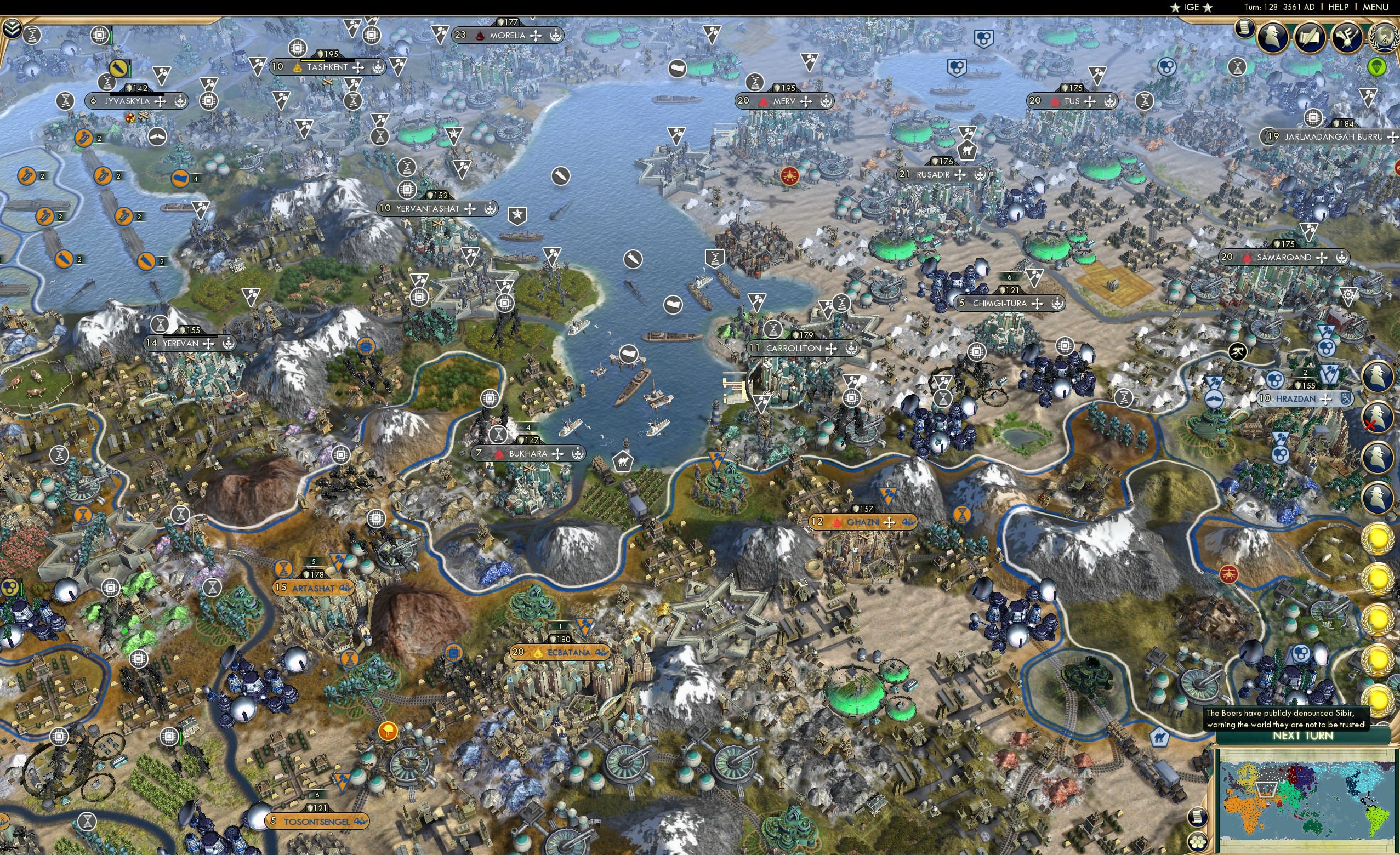Open HELP from the top bar
This screenshot has height=855, width=1400.
pos(1339,7)
